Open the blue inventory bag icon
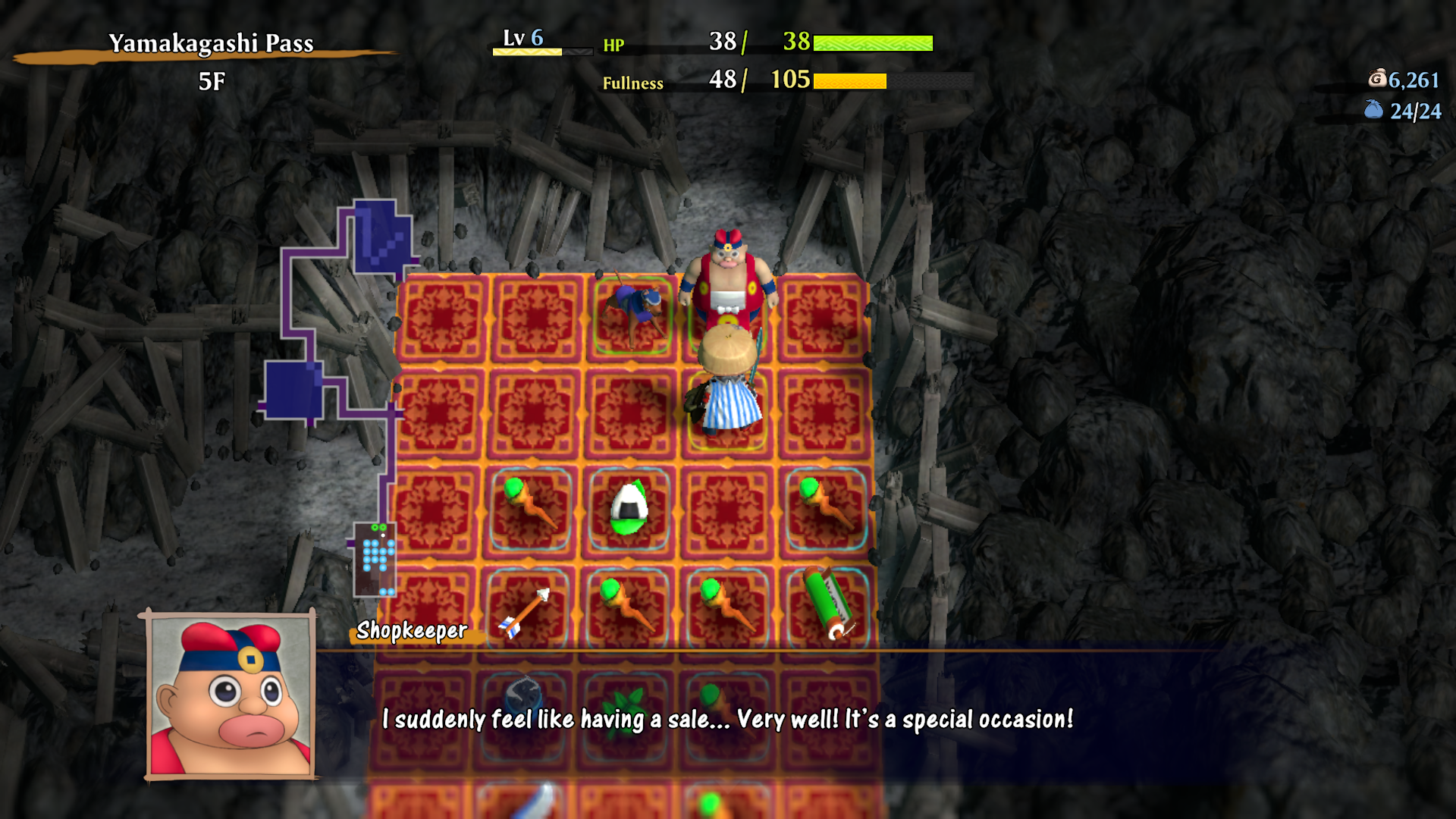Viewport: 1456px width, 819px height. click(1373, 110)
